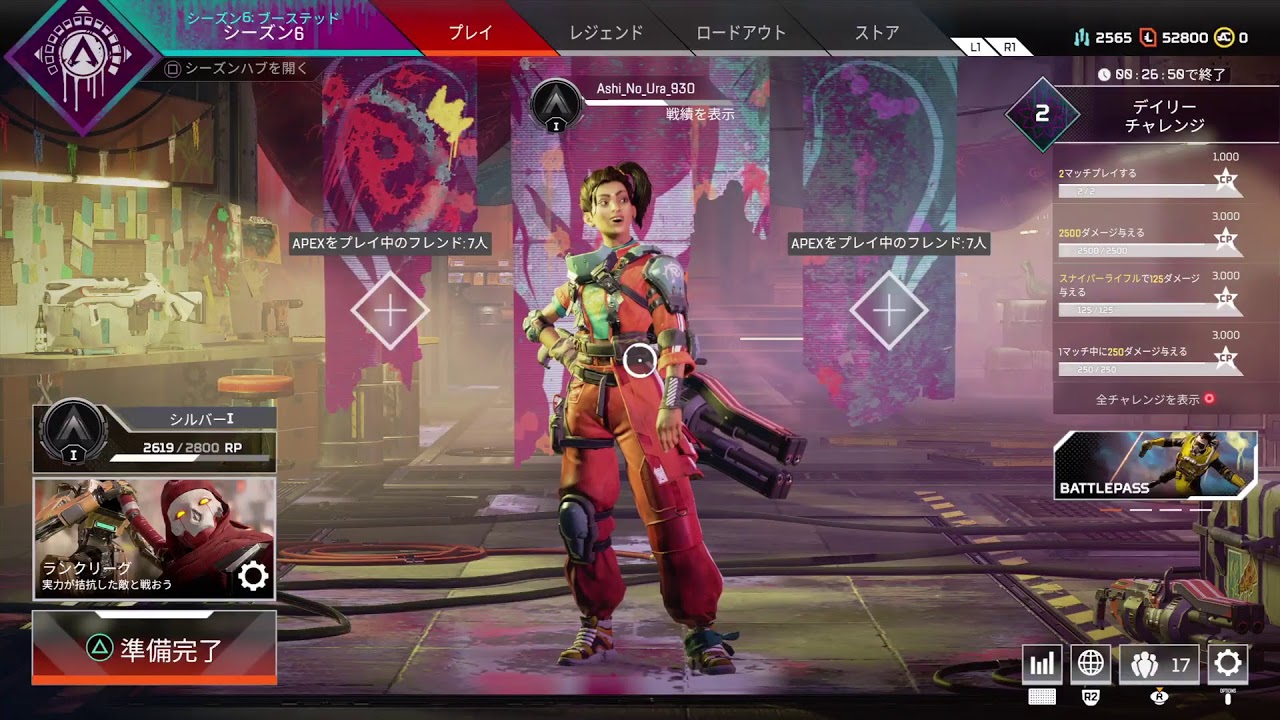This screenshot has width=1280, height=720.
Task: Open the bar chart stats icon
Action: pyautogui.click(x=1042, y=664)
